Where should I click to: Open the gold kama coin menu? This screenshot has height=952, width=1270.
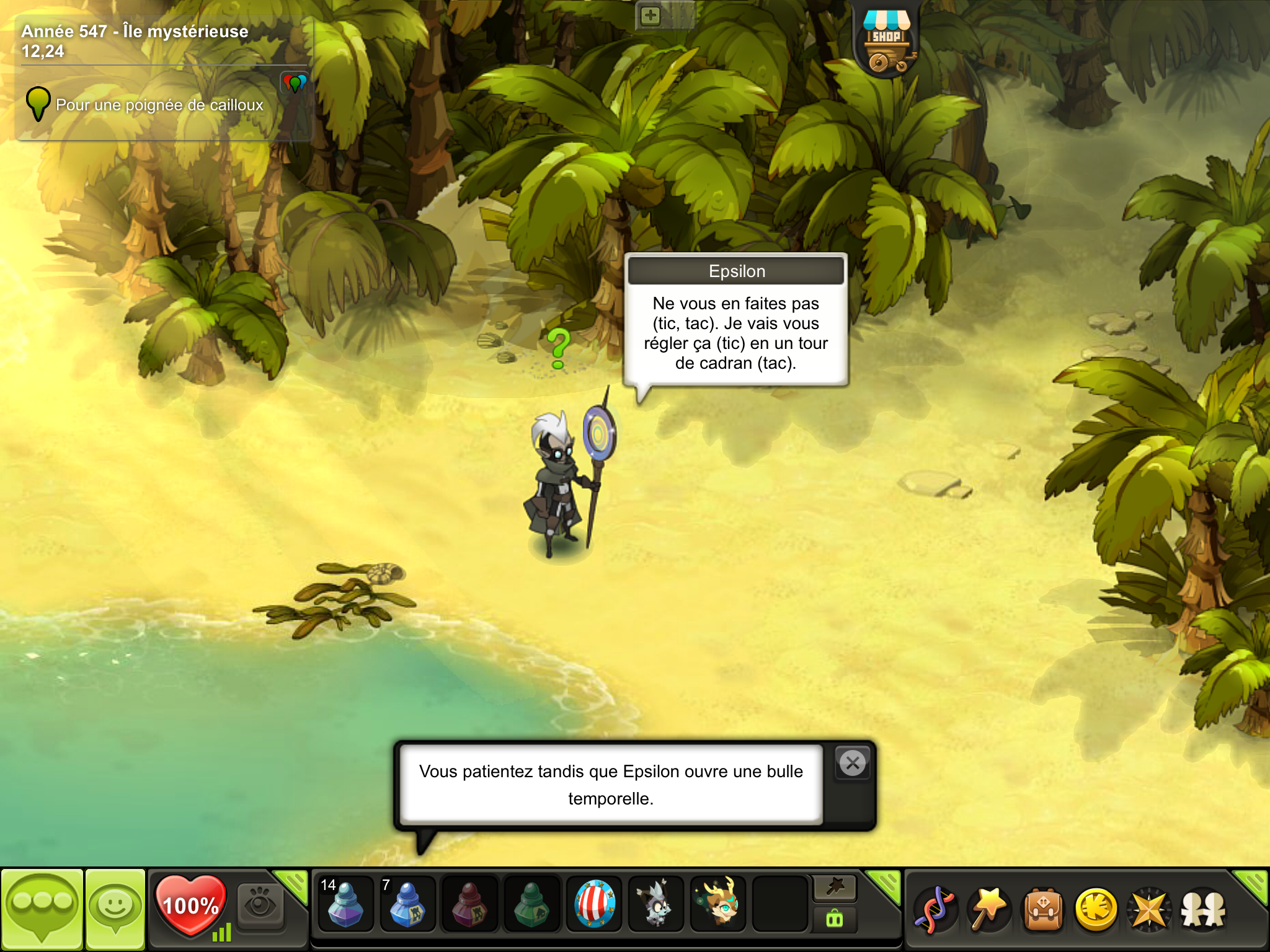pos(1096,910)
